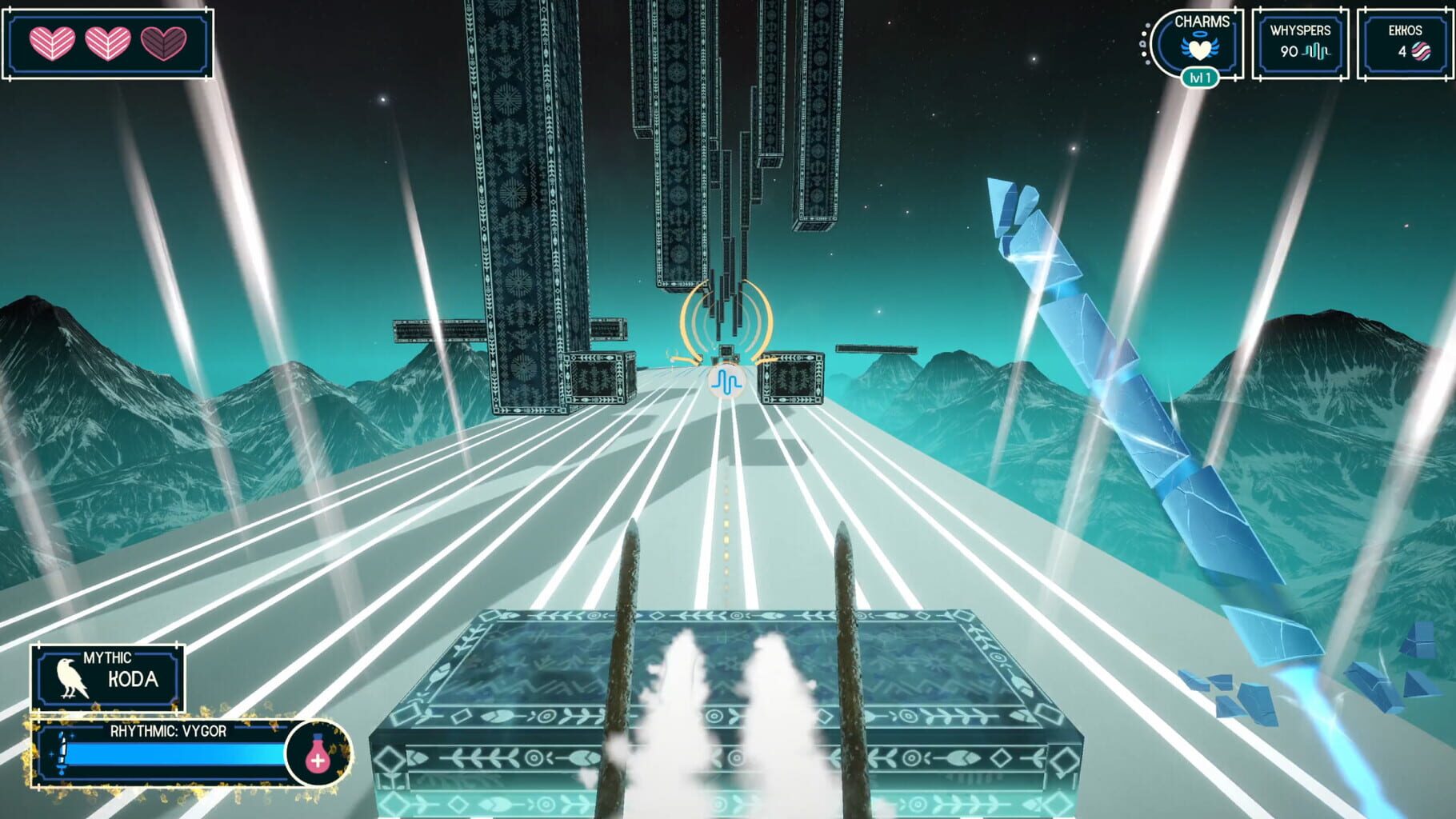Click the pink swirl Ekkos currency icon
Image resolution: width=1456 pixels, height=819 pixels.
click(x=1422, y=50)
